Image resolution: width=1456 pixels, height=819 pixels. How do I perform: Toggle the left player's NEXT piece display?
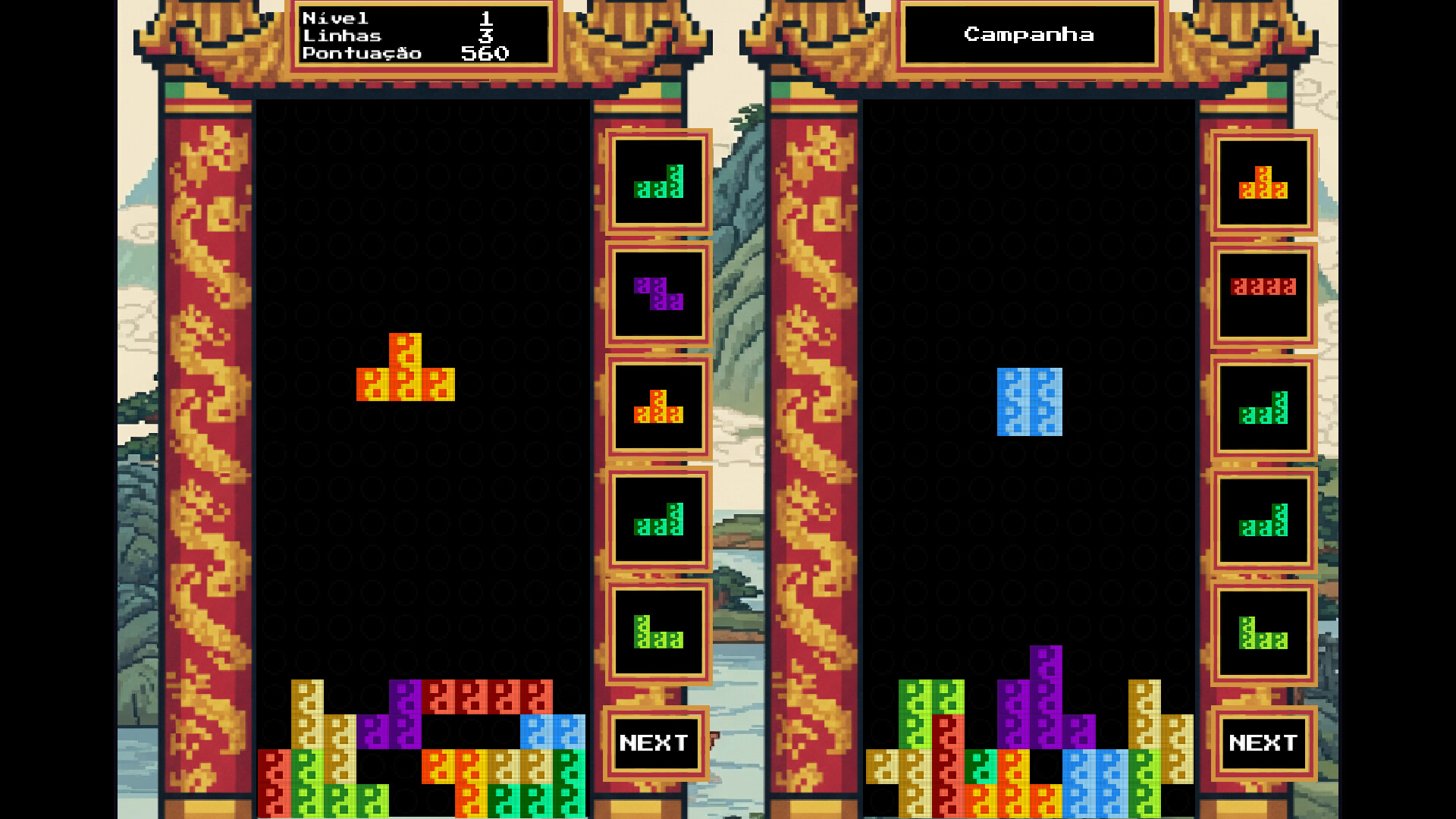[x=654, y=742]
